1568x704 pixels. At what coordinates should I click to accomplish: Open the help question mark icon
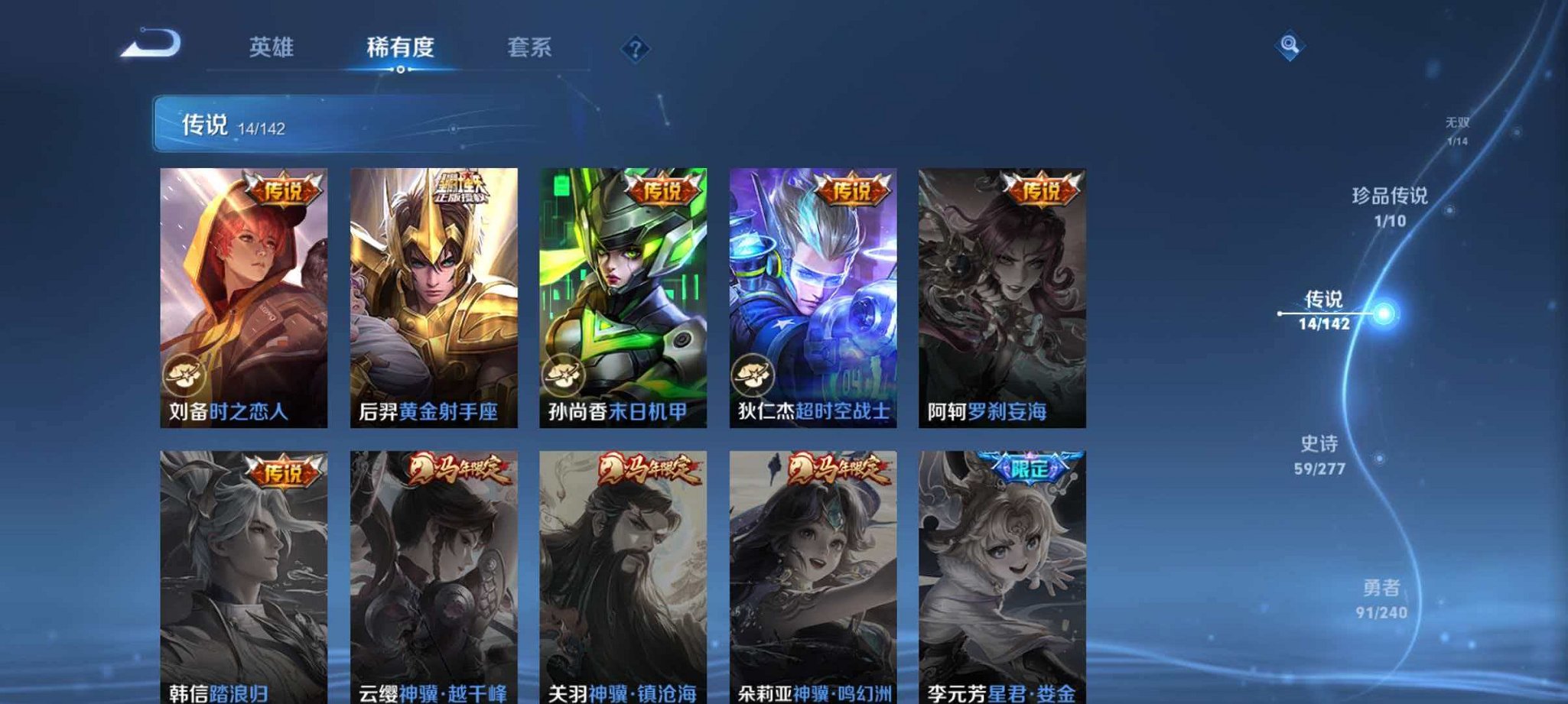coord(635,49)
